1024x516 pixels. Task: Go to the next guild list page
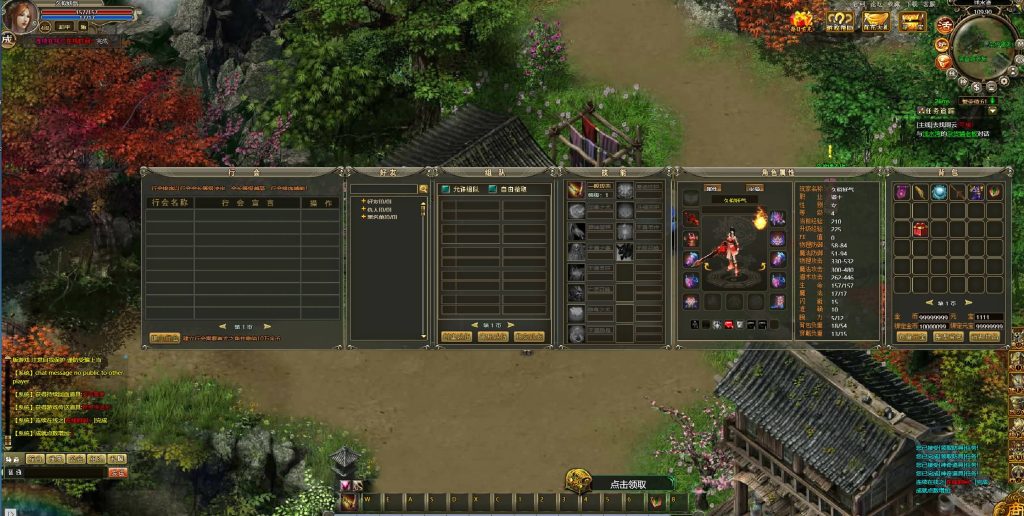(267, 326)
